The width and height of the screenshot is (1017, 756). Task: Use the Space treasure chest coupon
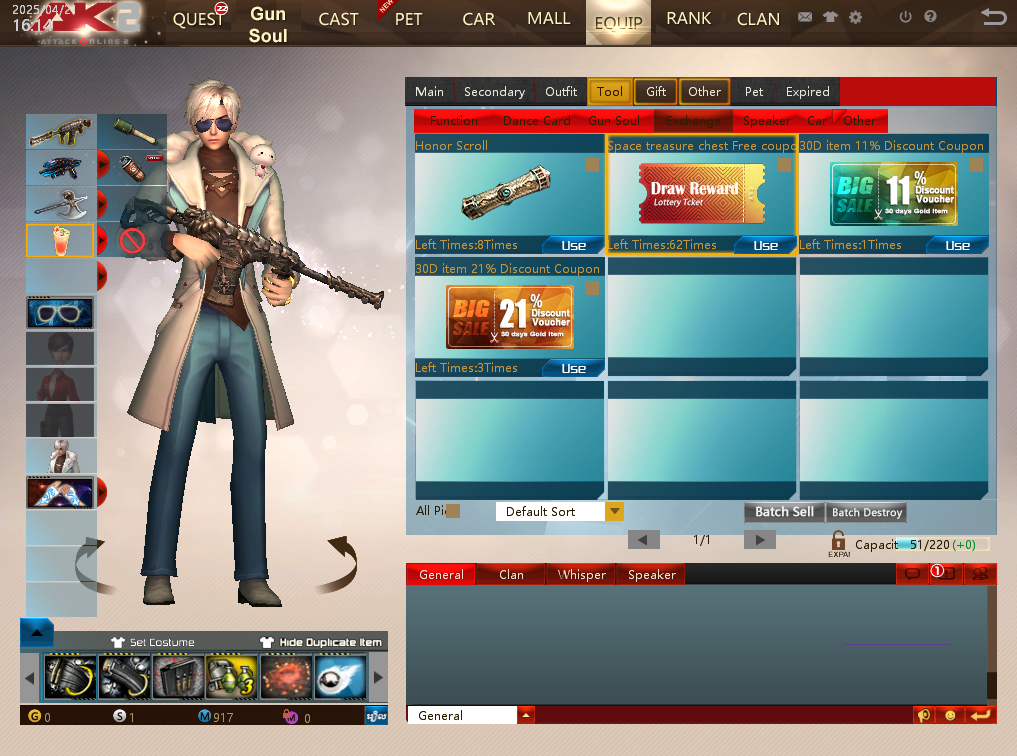point(765,245)
